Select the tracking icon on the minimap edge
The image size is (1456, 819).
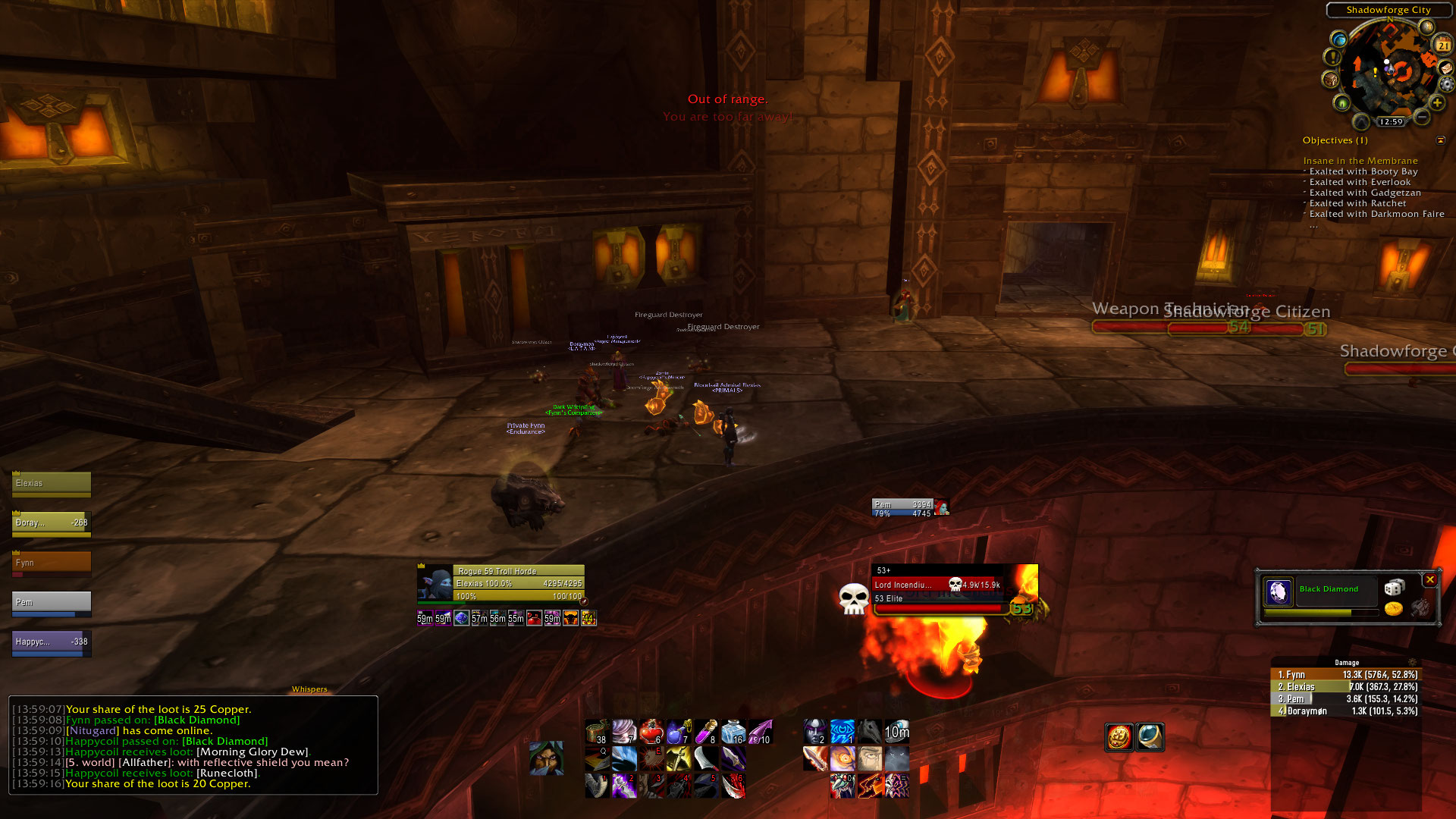pos(1341,102)
